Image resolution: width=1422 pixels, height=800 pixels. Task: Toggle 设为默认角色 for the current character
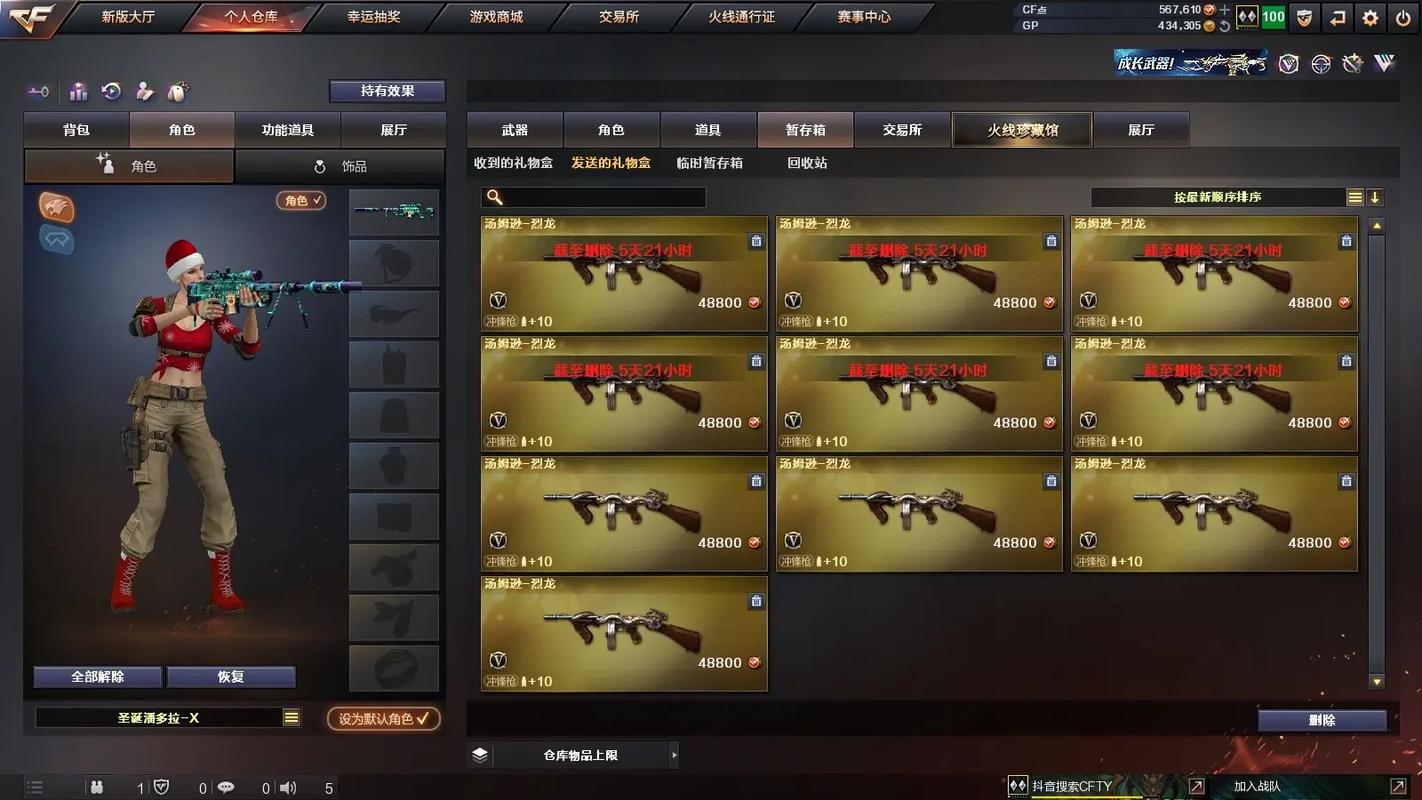[383, 719]
